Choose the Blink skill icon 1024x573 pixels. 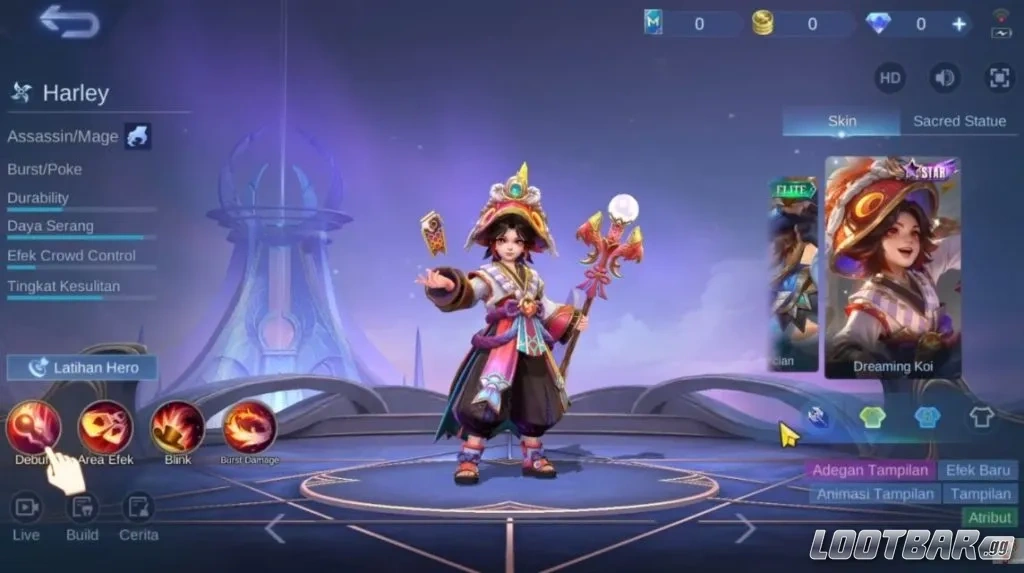(x=177, y=427)
